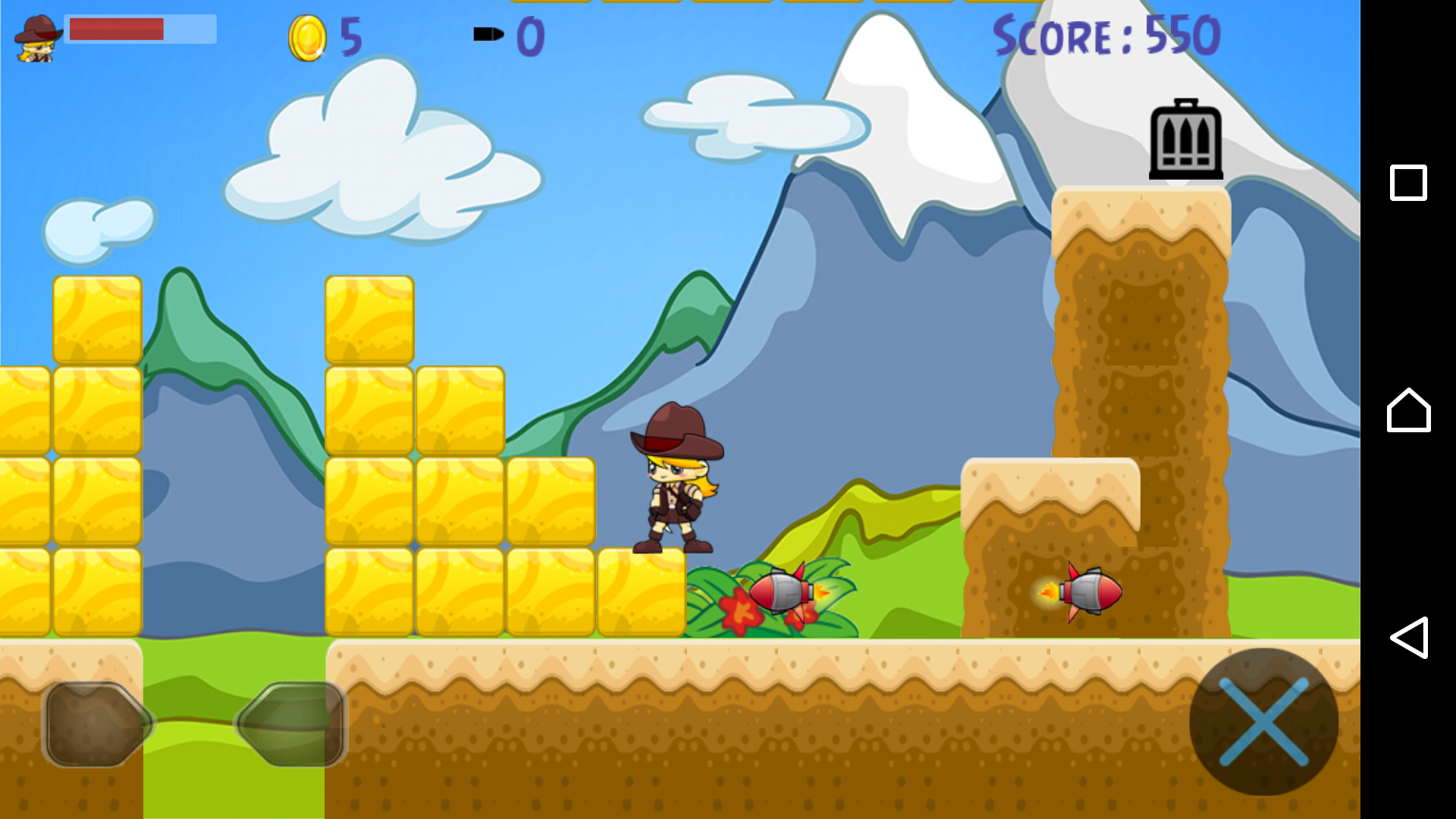Tap the bullet ammo counter icon
The width and height of the screenshot is (1456, 819).
tap(490, 34)
